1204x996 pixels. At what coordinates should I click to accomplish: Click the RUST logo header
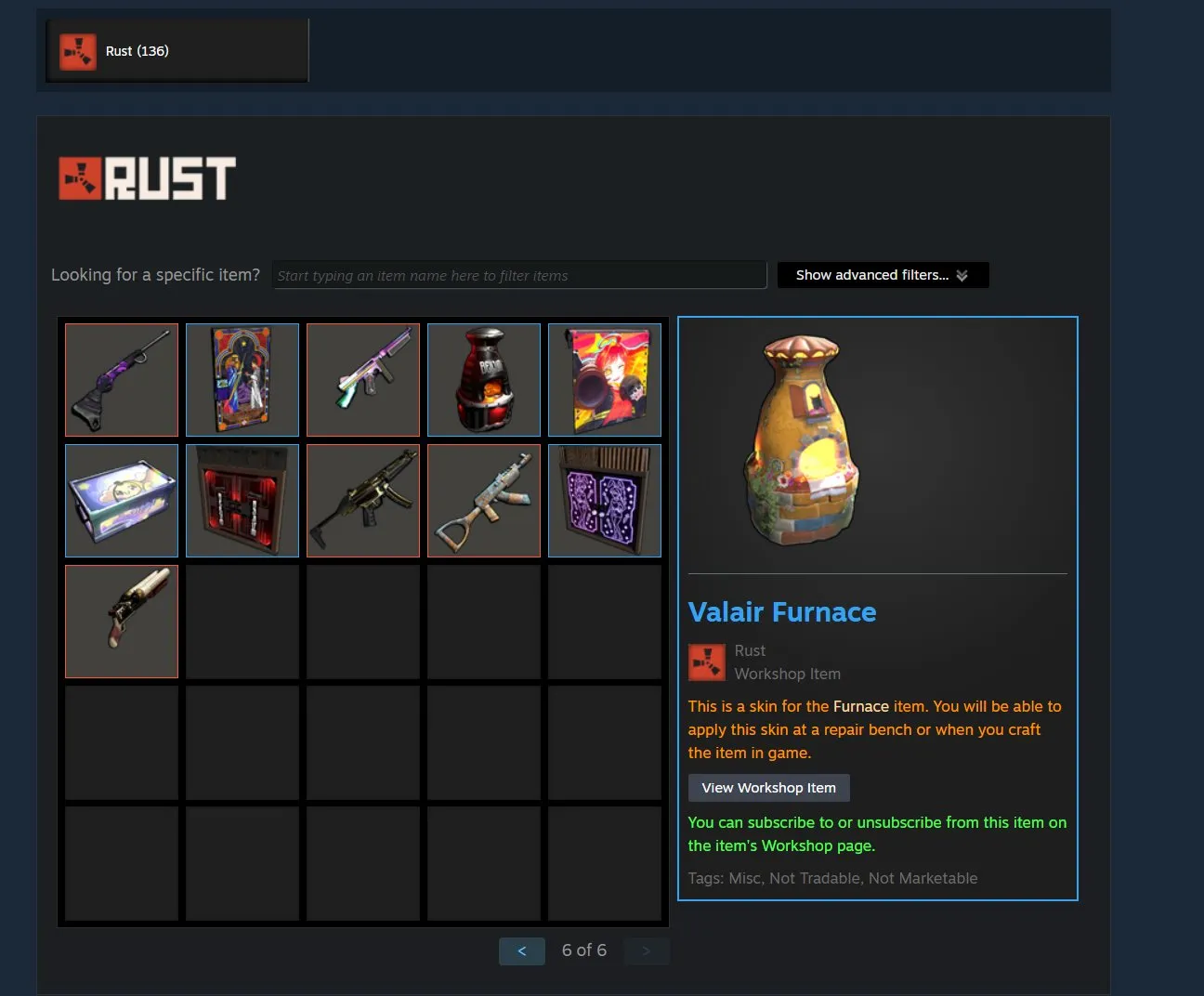pyautogui.click(x=146, y=178)
